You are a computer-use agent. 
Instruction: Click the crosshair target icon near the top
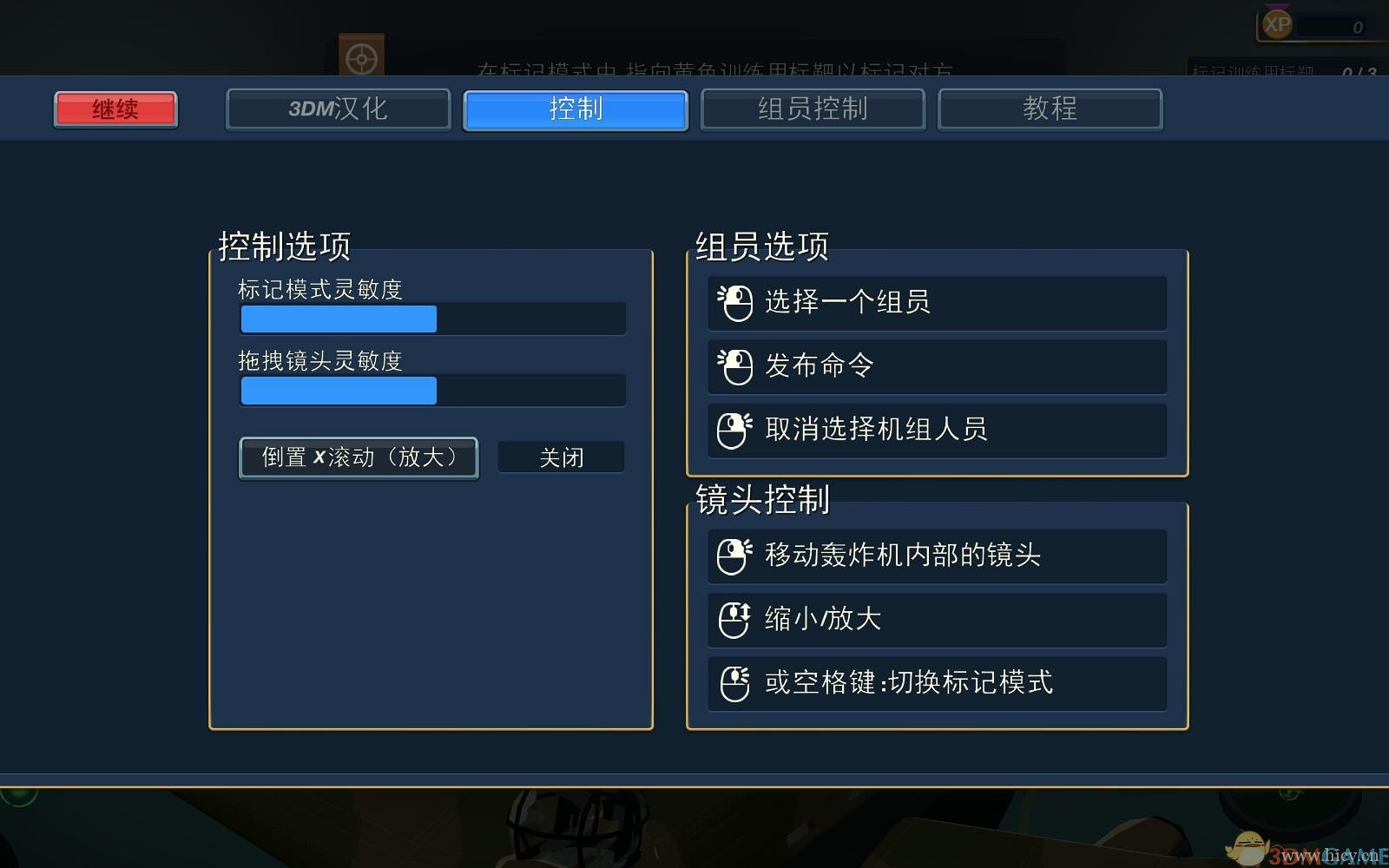point(363,56)
